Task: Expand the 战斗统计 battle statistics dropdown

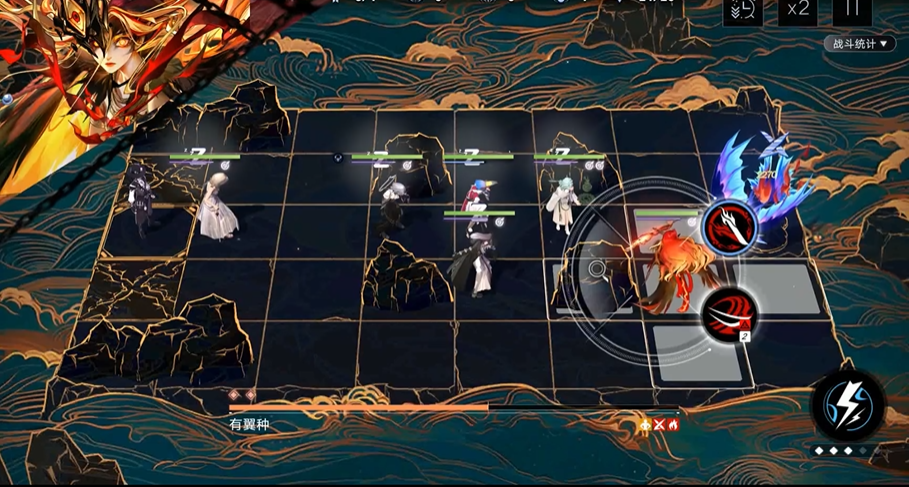Action: click(x=860, y=44)
